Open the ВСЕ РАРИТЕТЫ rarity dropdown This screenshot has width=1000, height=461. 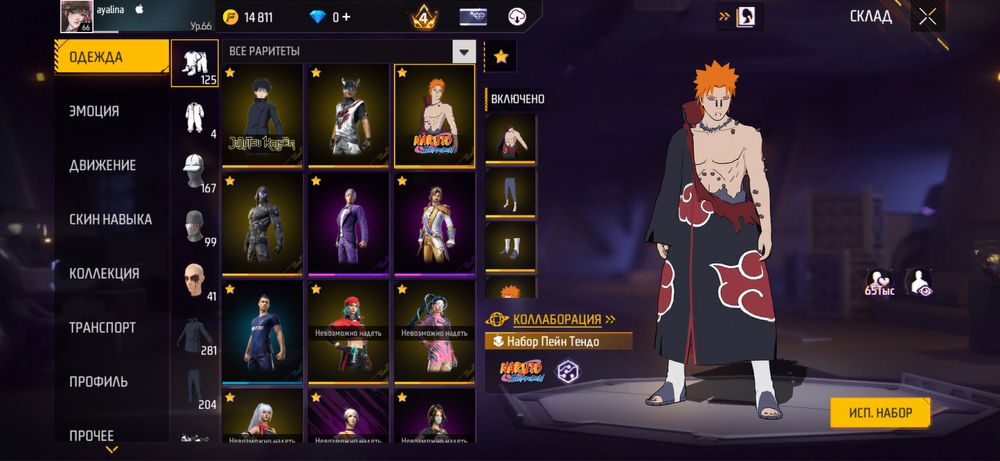pyautogui.click(x=463, y=51)
